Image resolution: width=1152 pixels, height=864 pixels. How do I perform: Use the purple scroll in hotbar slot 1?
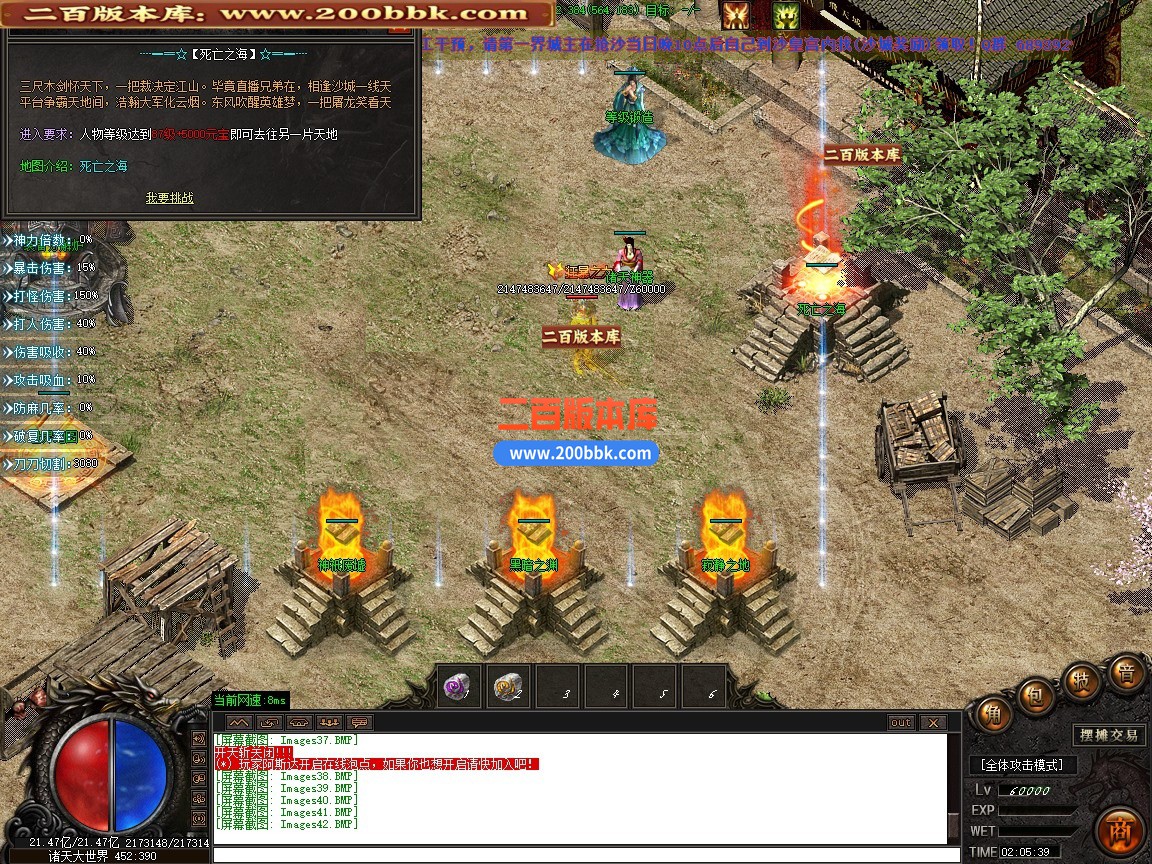point(459,687)
